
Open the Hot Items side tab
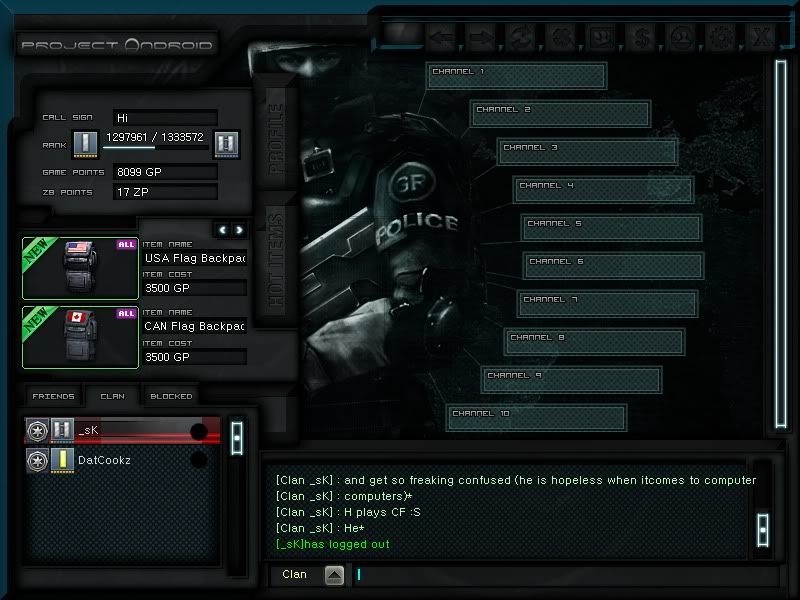point(275,259)
